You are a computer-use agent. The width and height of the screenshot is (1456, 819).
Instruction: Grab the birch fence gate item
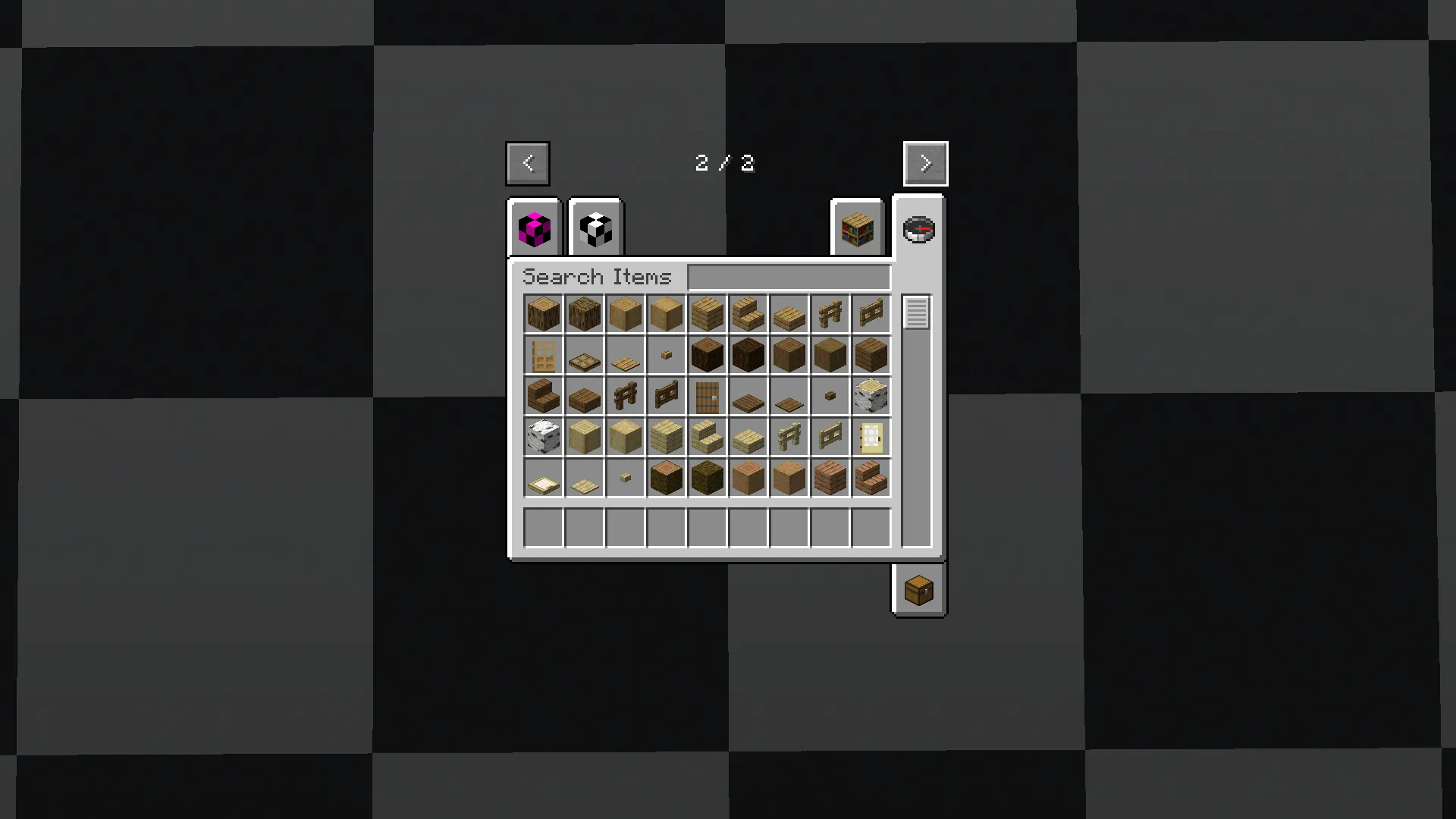tap(830, 436)
